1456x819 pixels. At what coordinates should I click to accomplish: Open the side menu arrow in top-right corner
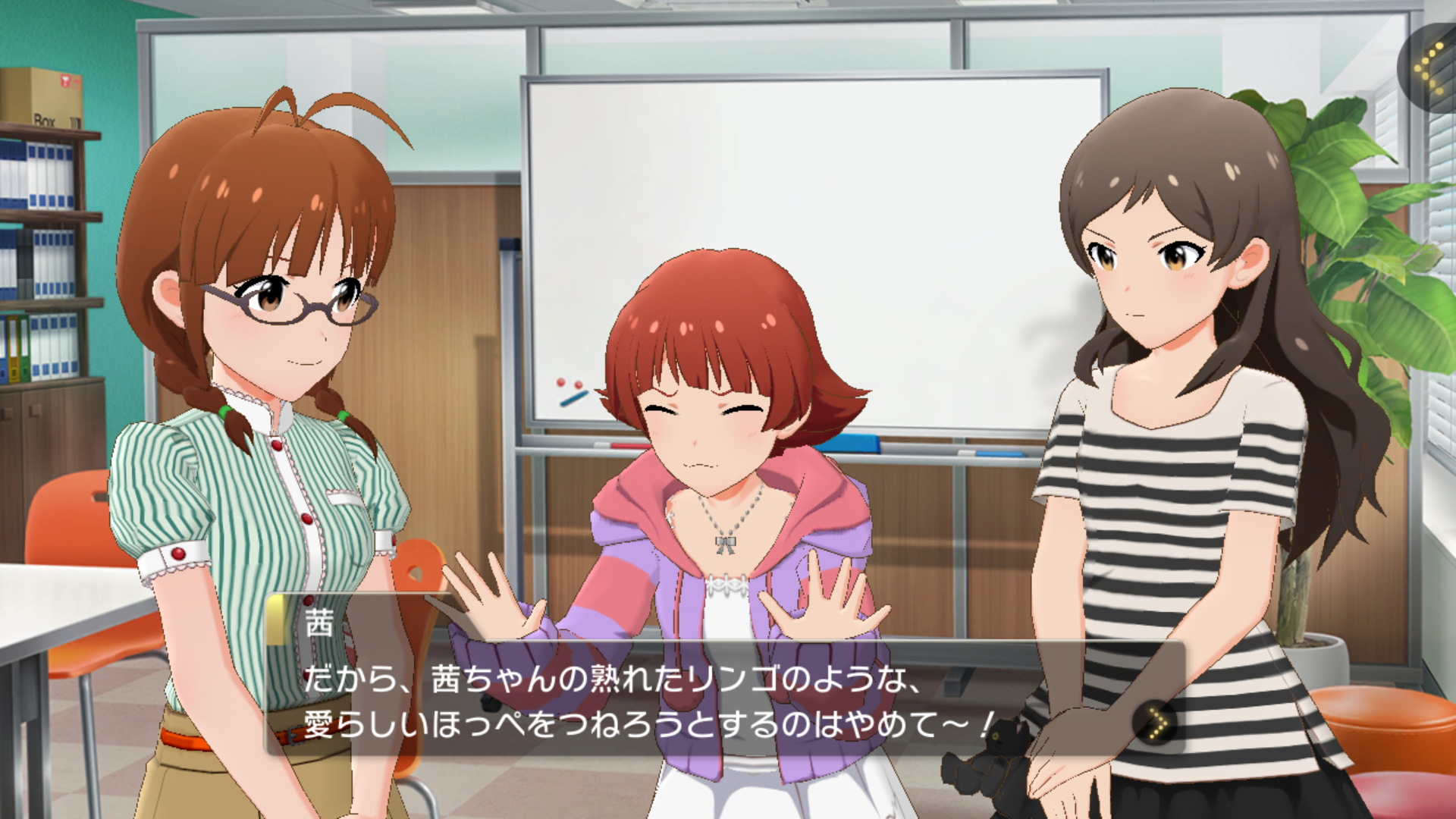click(x=1430, y=67)
